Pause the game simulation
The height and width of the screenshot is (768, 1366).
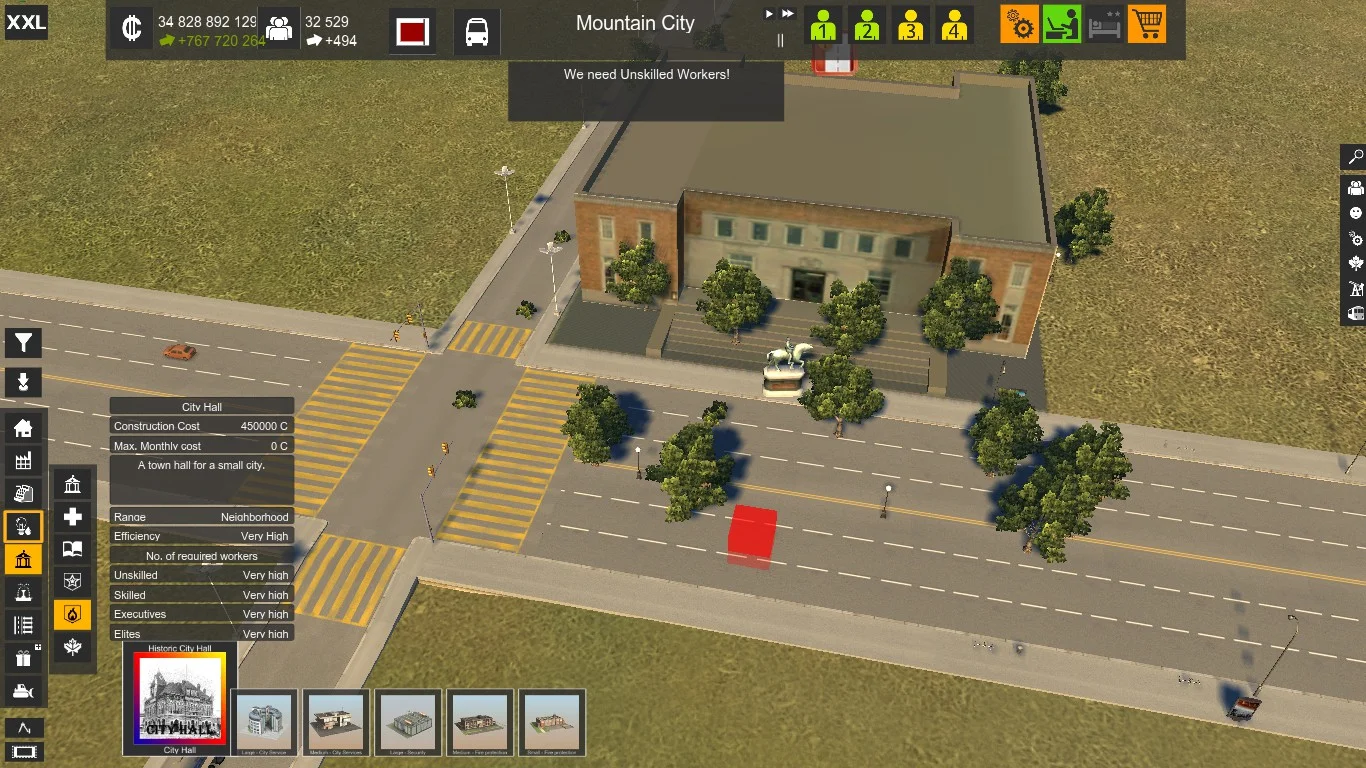point(781,41)
